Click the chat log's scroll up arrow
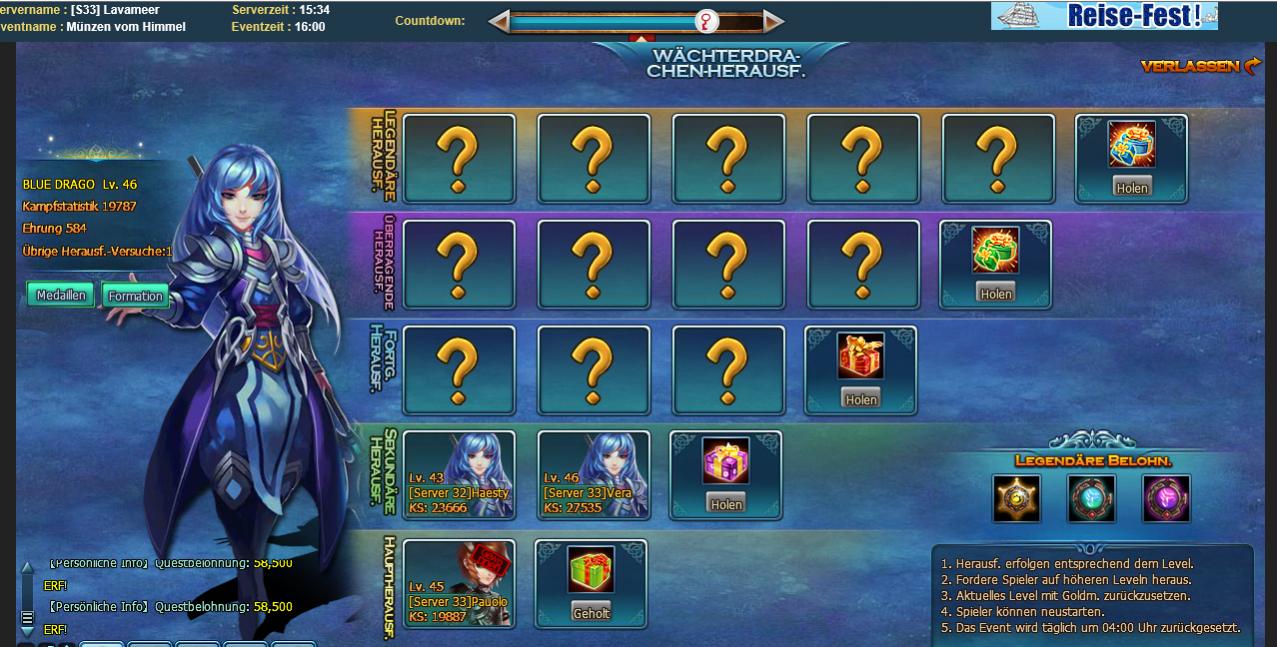Image resolution: width=1277 pixels, height=647 pixels. click(27, 567)
